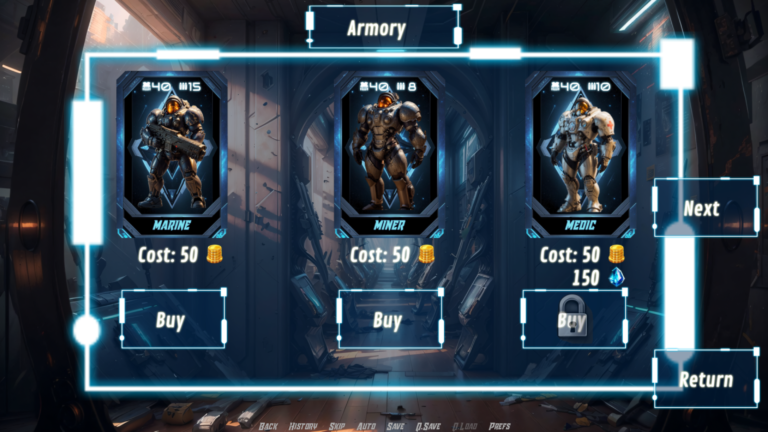Buy the Miner unit
The width and height of the screenshot is (768, 432).
389,320
